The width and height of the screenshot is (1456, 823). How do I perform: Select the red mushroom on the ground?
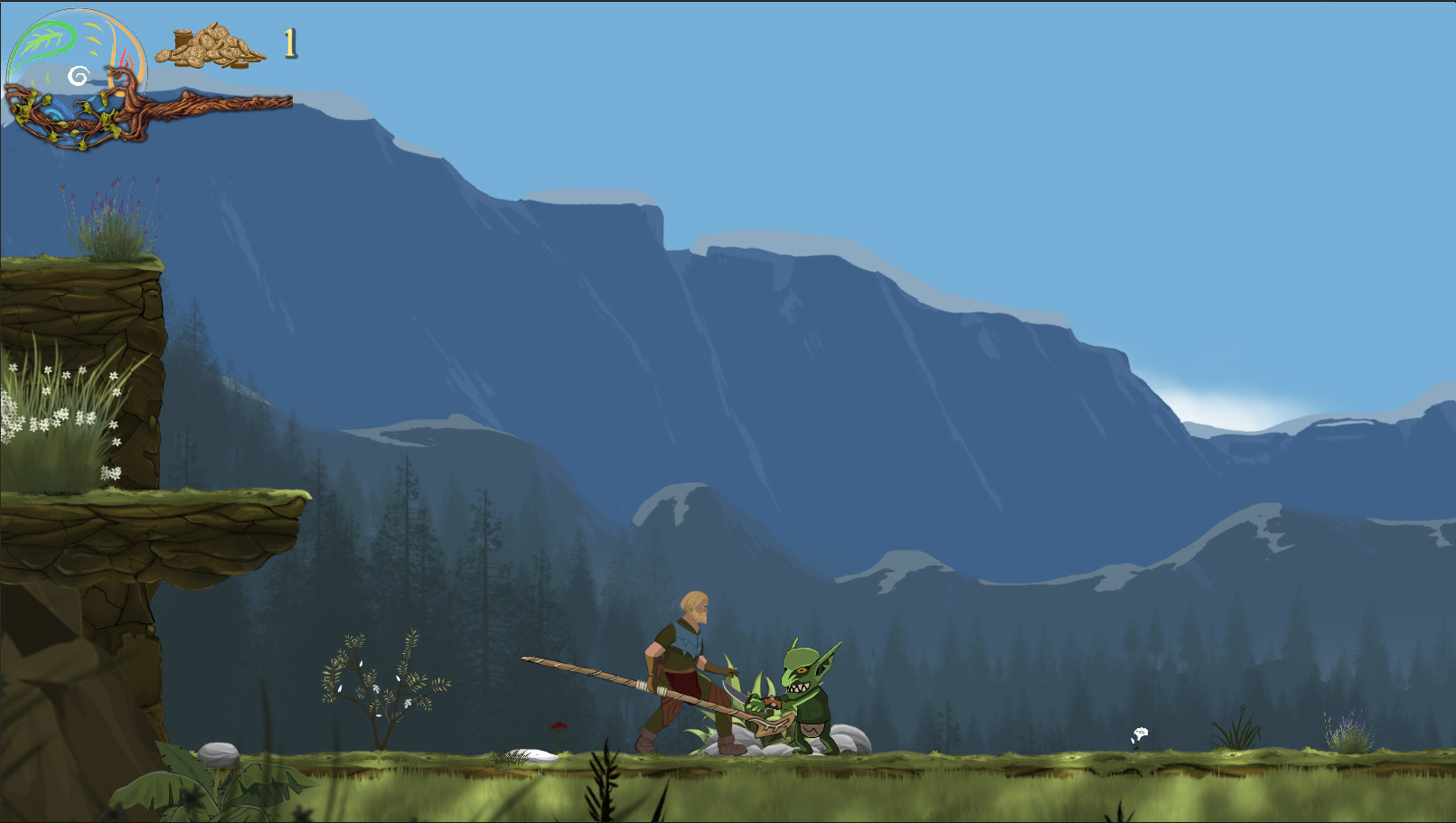[x=558, y=727]
